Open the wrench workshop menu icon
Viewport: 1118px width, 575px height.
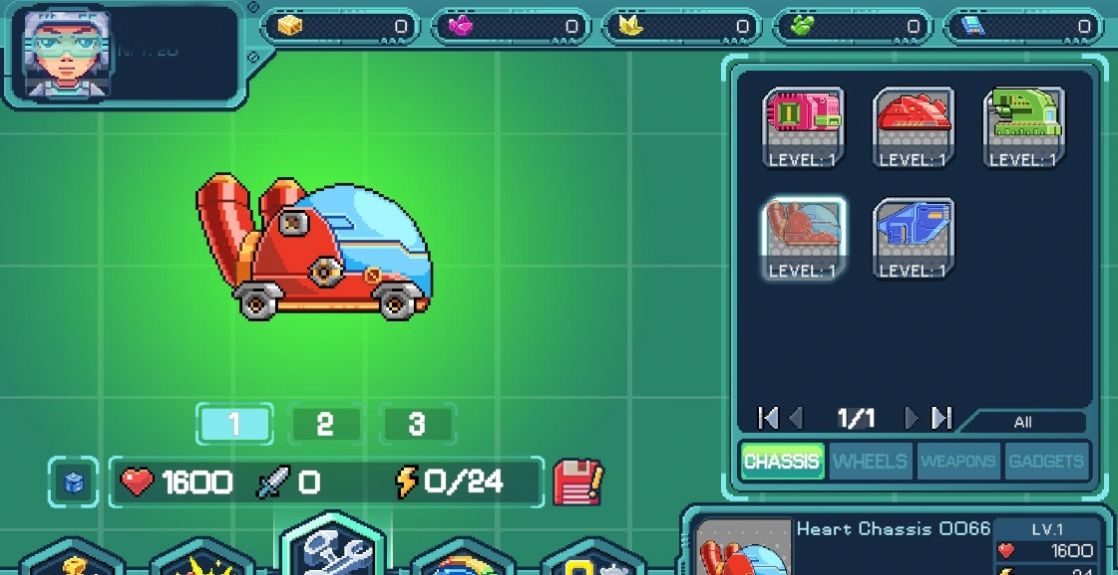[x=332, y=548]
